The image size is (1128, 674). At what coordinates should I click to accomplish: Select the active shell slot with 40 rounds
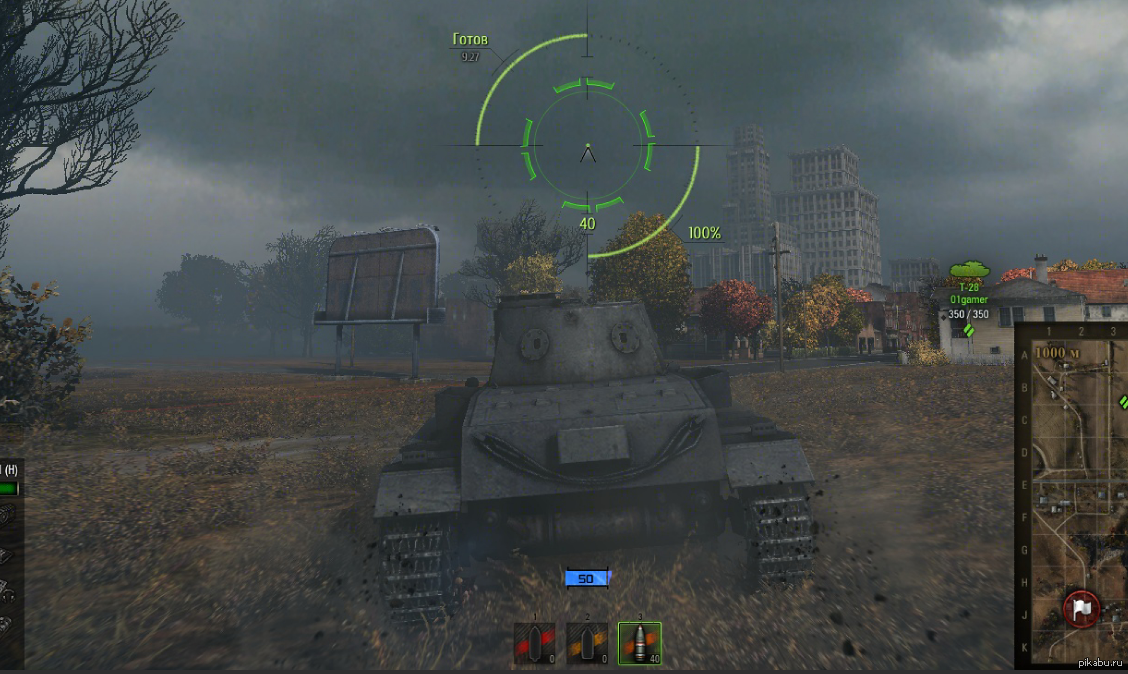[x=639, y=644]
